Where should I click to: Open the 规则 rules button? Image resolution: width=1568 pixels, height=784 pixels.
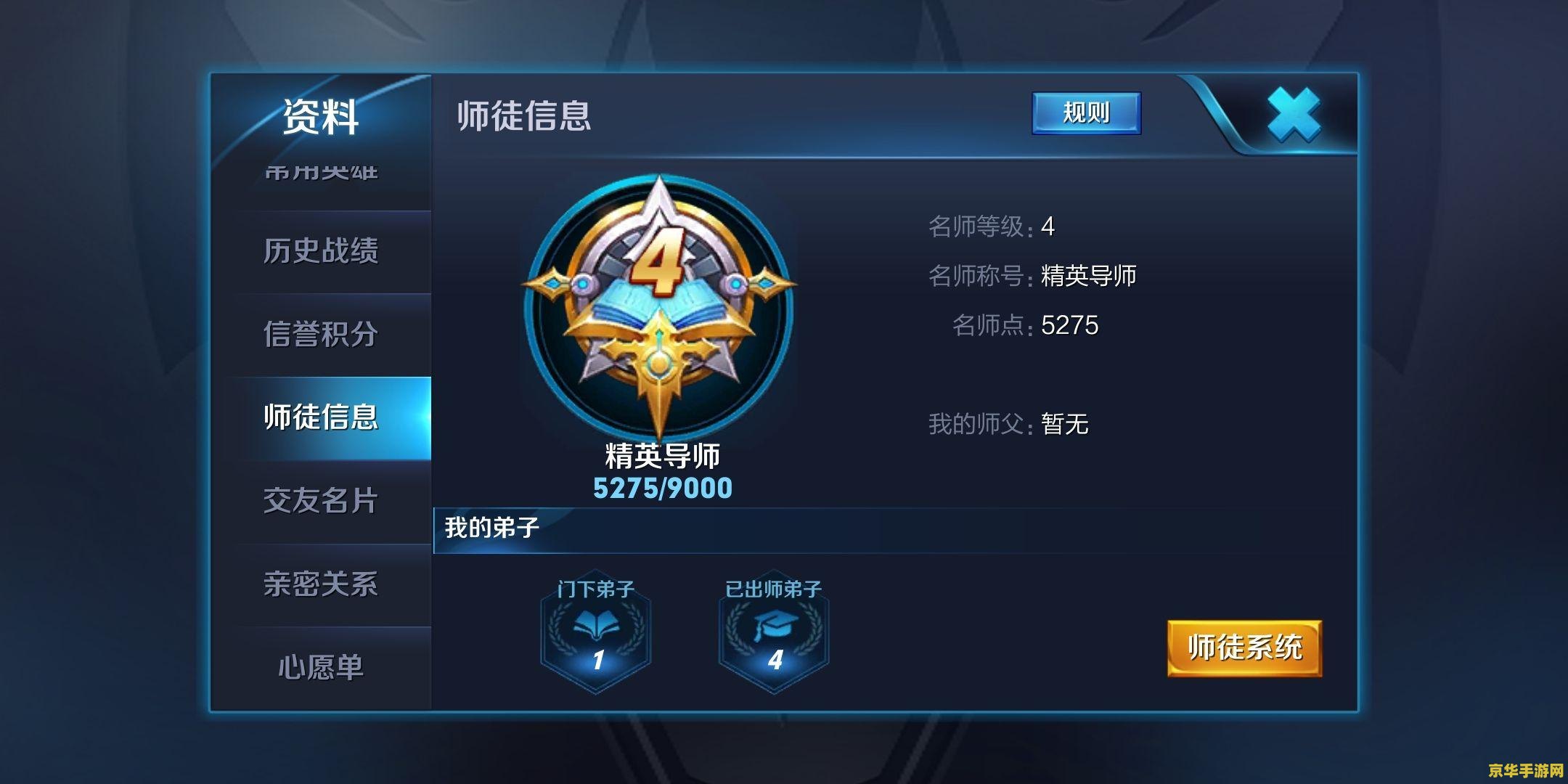1087,113
